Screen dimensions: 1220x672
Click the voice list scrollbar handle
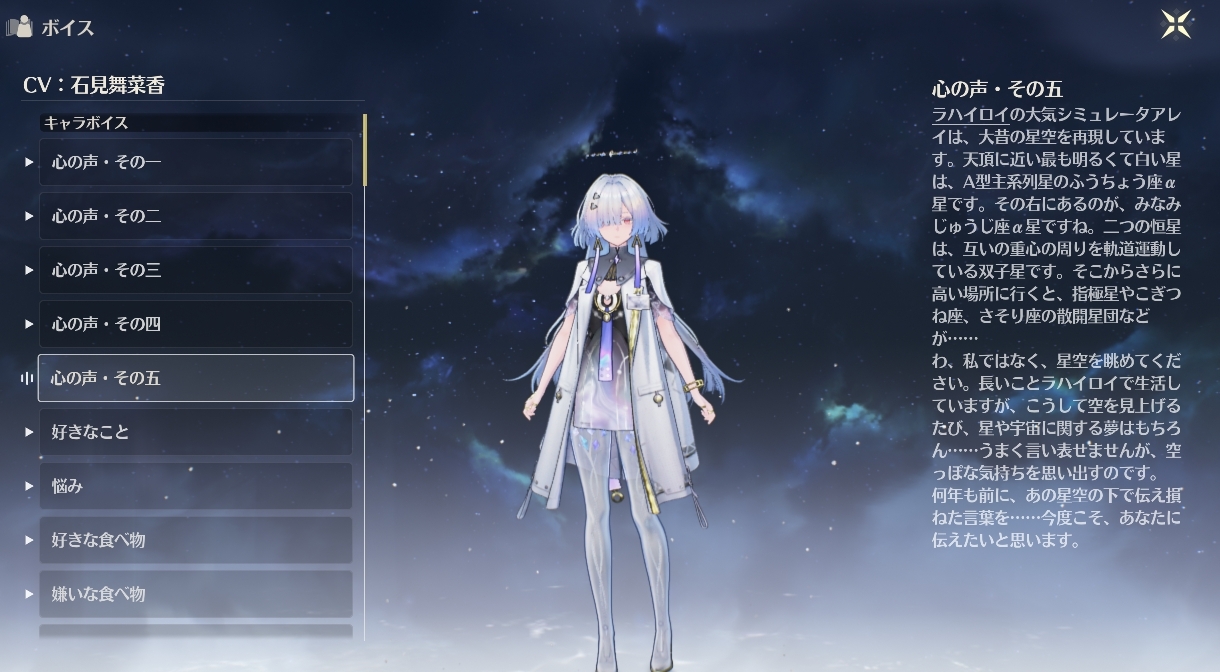click(x=365, y=150)
